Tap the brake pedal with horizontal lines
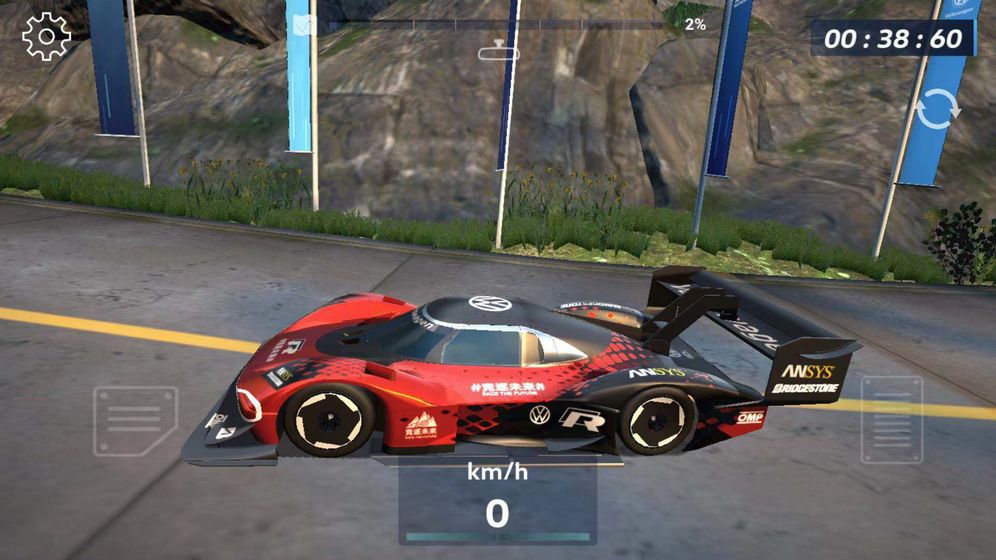The width and height of the screenshot is (996, 560). click(x=135, y=421)
